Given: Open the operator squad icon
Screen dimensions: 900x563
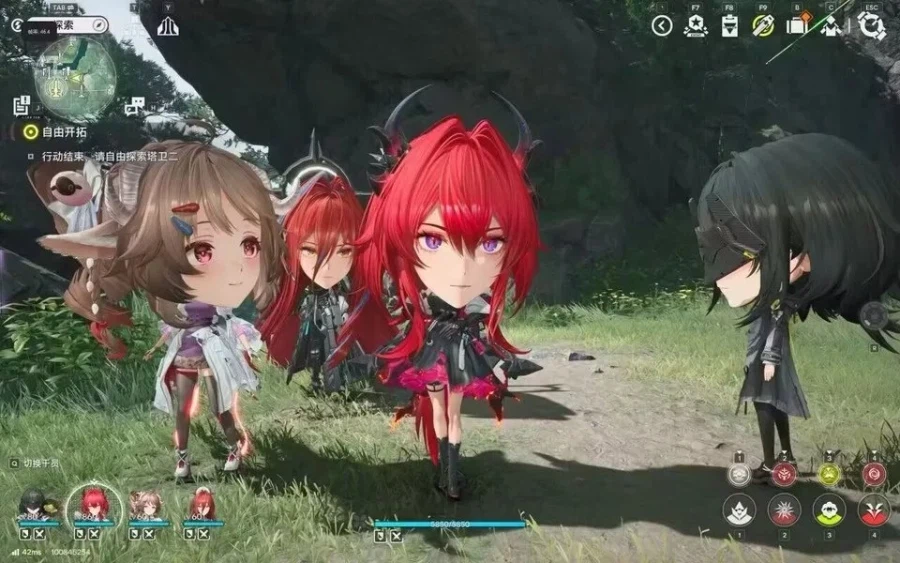Looking at the screenshot, I should coord(831,26).
